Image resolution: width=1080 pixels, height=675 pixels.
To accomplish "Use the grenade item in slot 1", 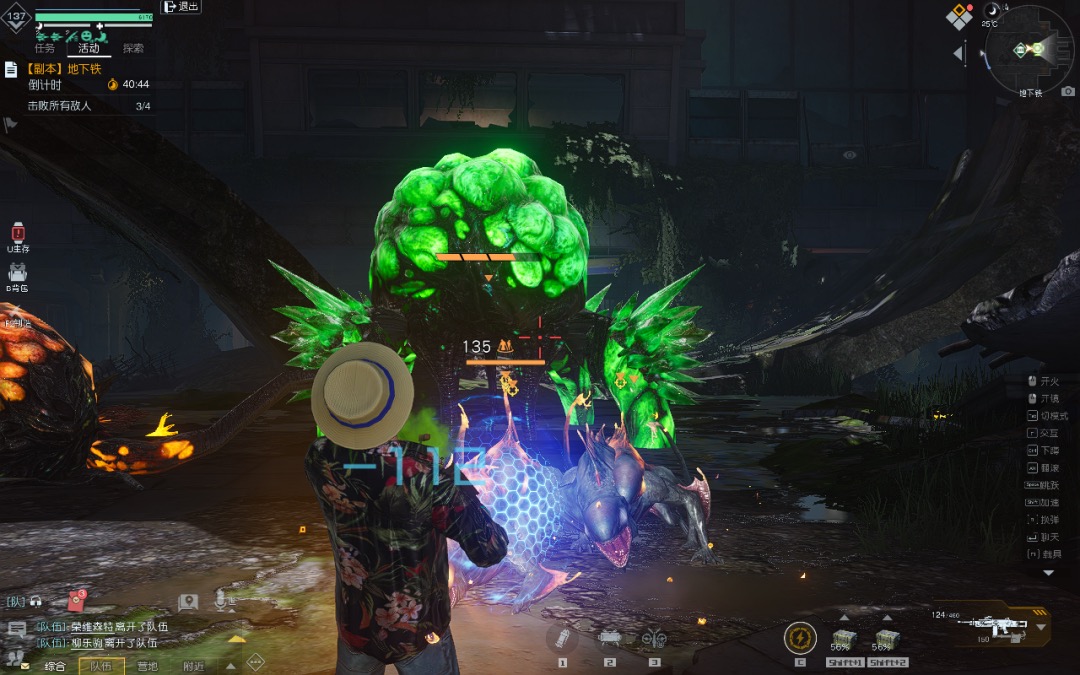I will point(562,640).
